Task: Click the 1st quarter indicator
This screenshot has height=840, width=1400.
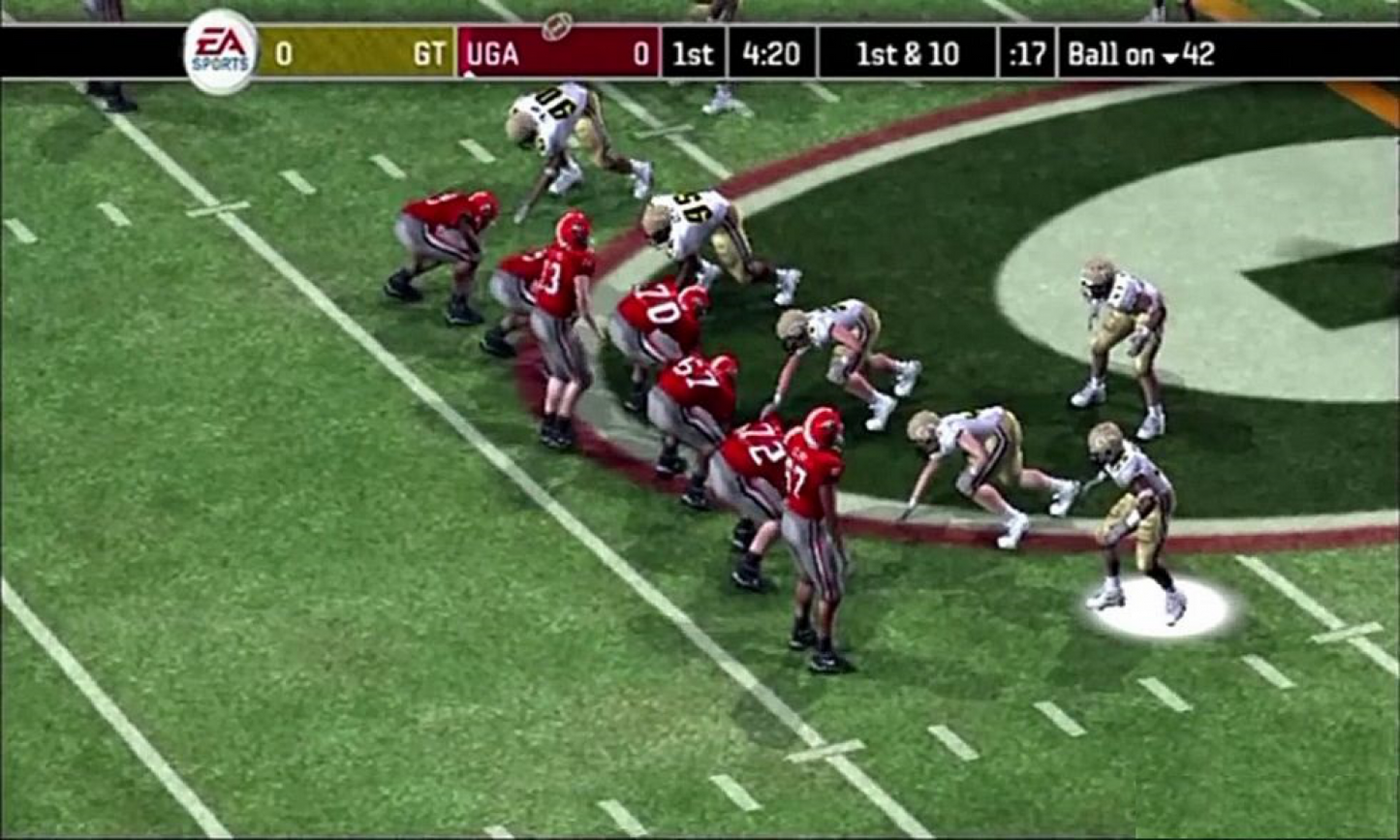Action: pyautogui.click(x=690, y=54)
